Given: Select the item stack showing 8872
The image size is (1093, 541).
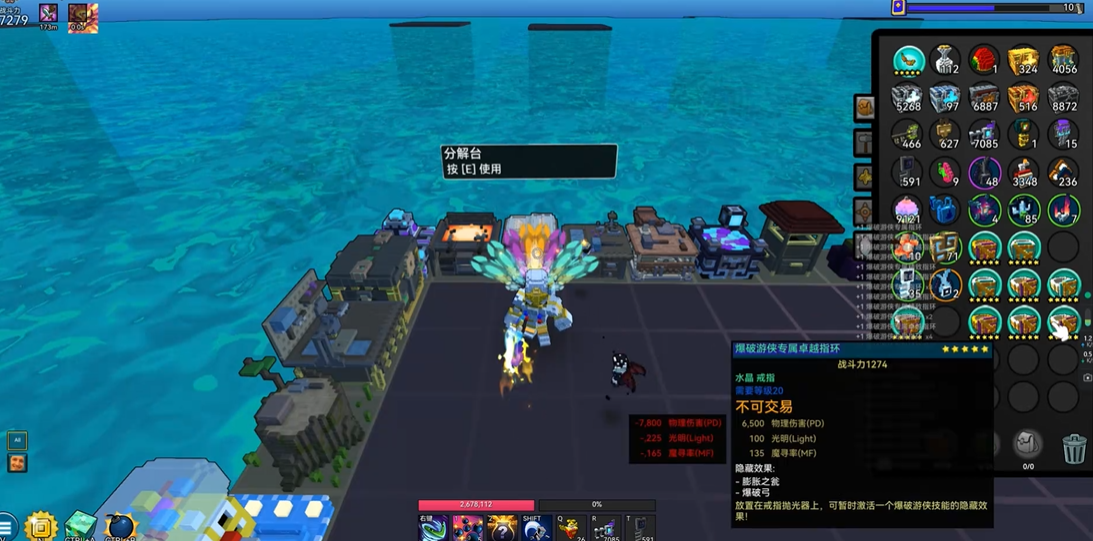Looking at the screenshot, I should (x=1062, y=99).
